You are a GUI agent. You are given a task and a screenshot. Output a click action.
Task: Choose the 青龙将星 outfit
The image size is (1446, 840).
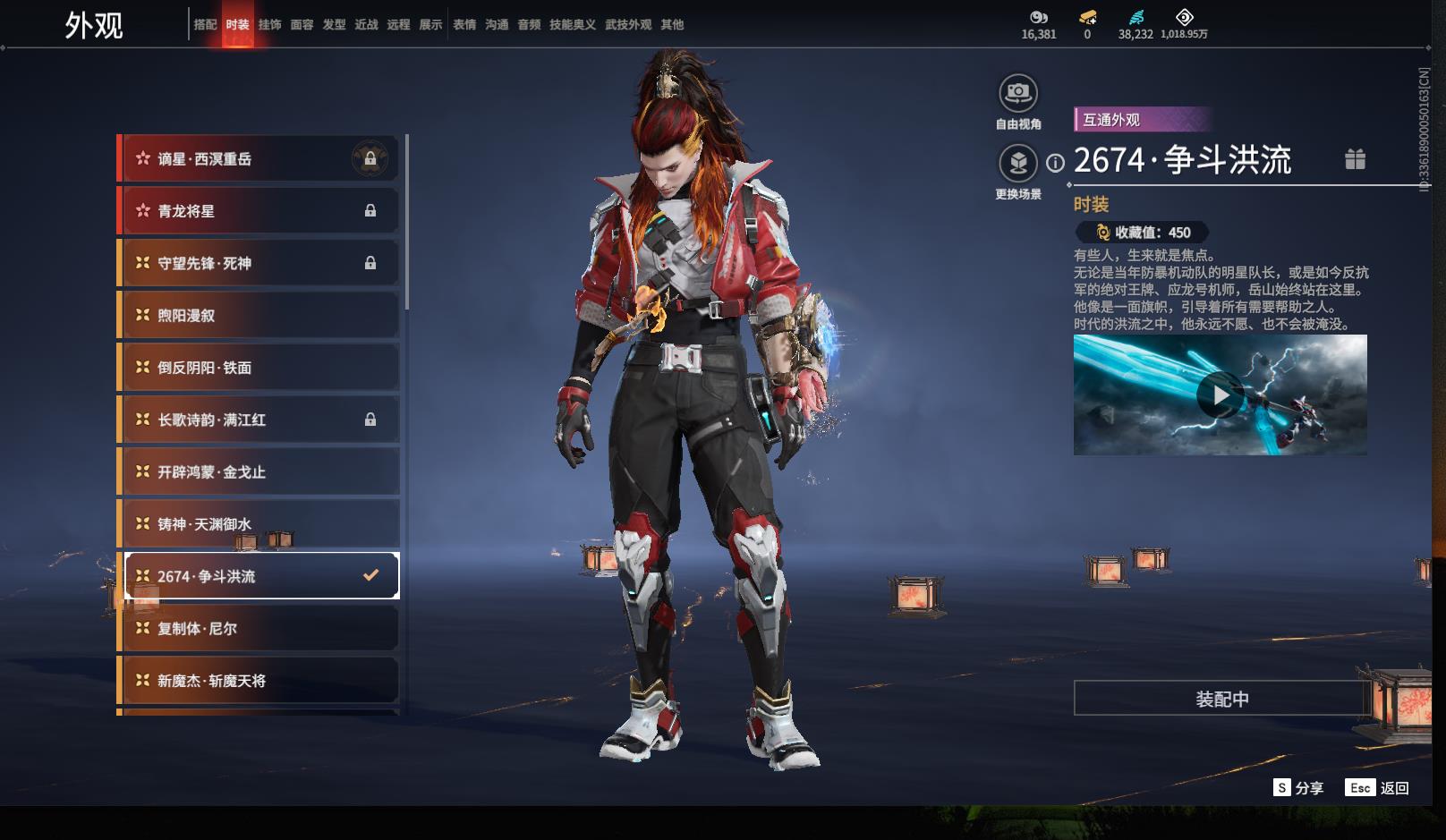pos(259,211)
